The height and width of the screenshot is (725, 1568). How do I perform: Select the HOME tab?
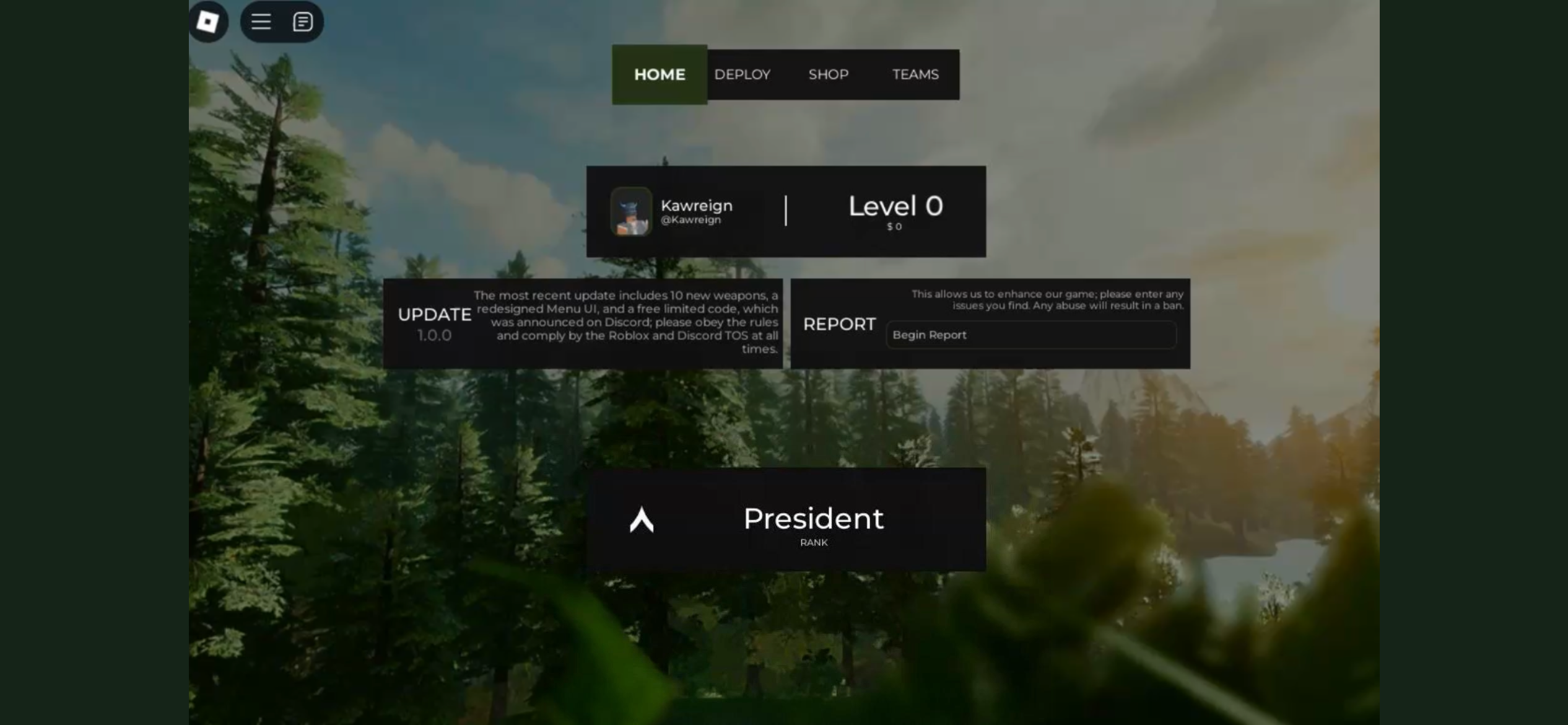pyautogui.click(x=659, y=74)
